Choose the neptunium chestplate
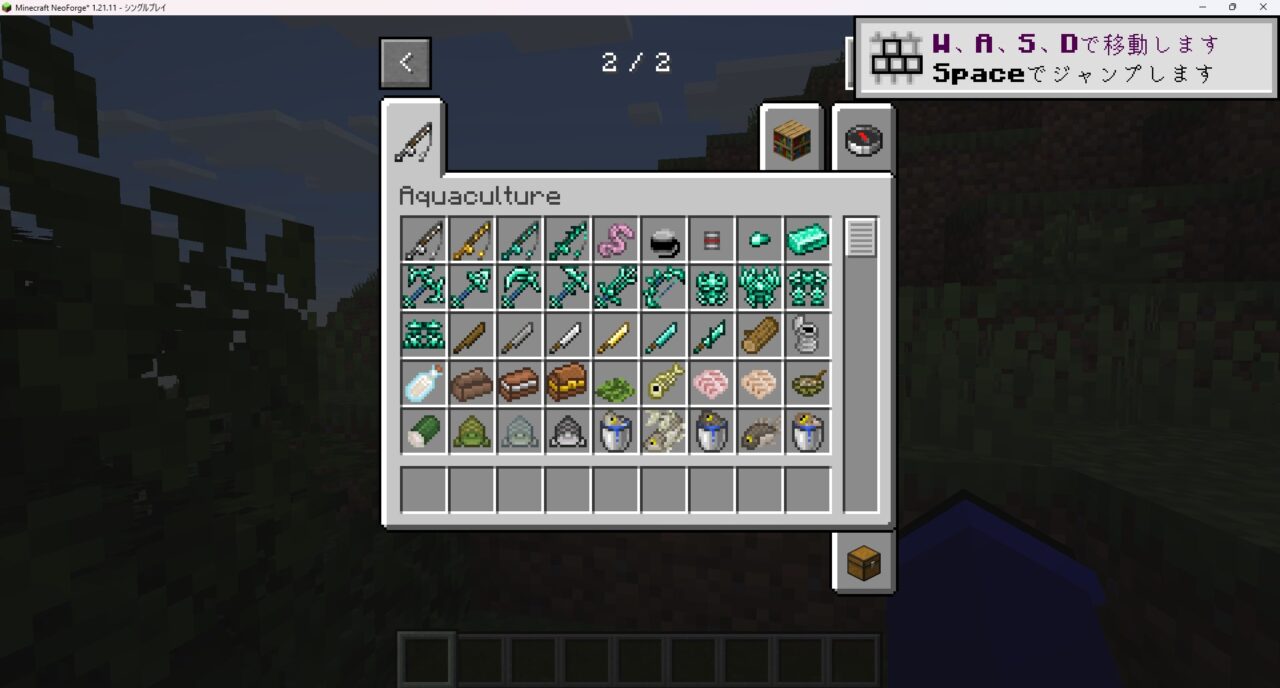This screenshot has height=688, width=1280. pyautogui.click(x=760, y=288)
